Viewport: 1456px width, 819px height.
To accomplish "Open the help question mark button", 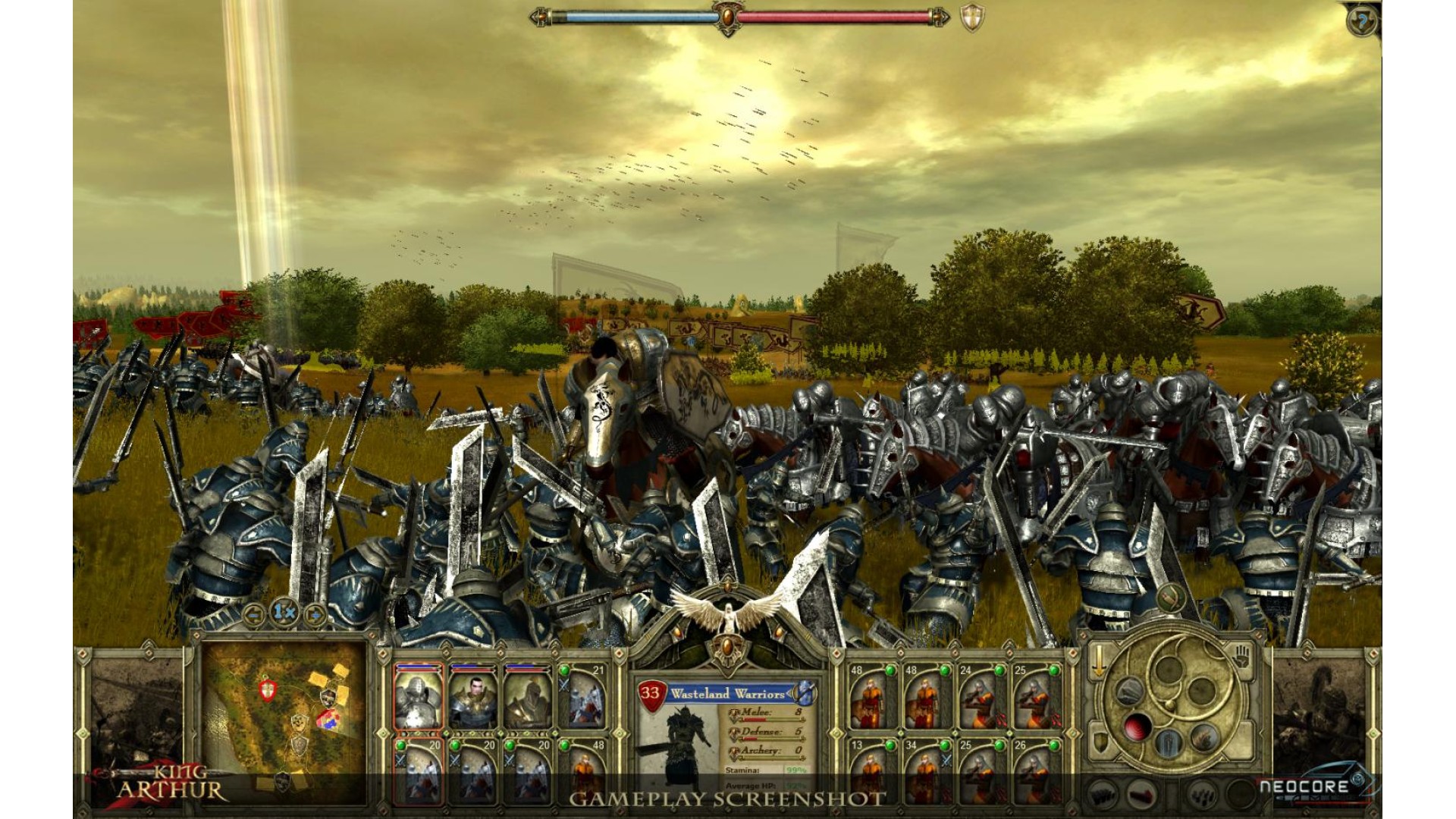I will pos(1362,21).
